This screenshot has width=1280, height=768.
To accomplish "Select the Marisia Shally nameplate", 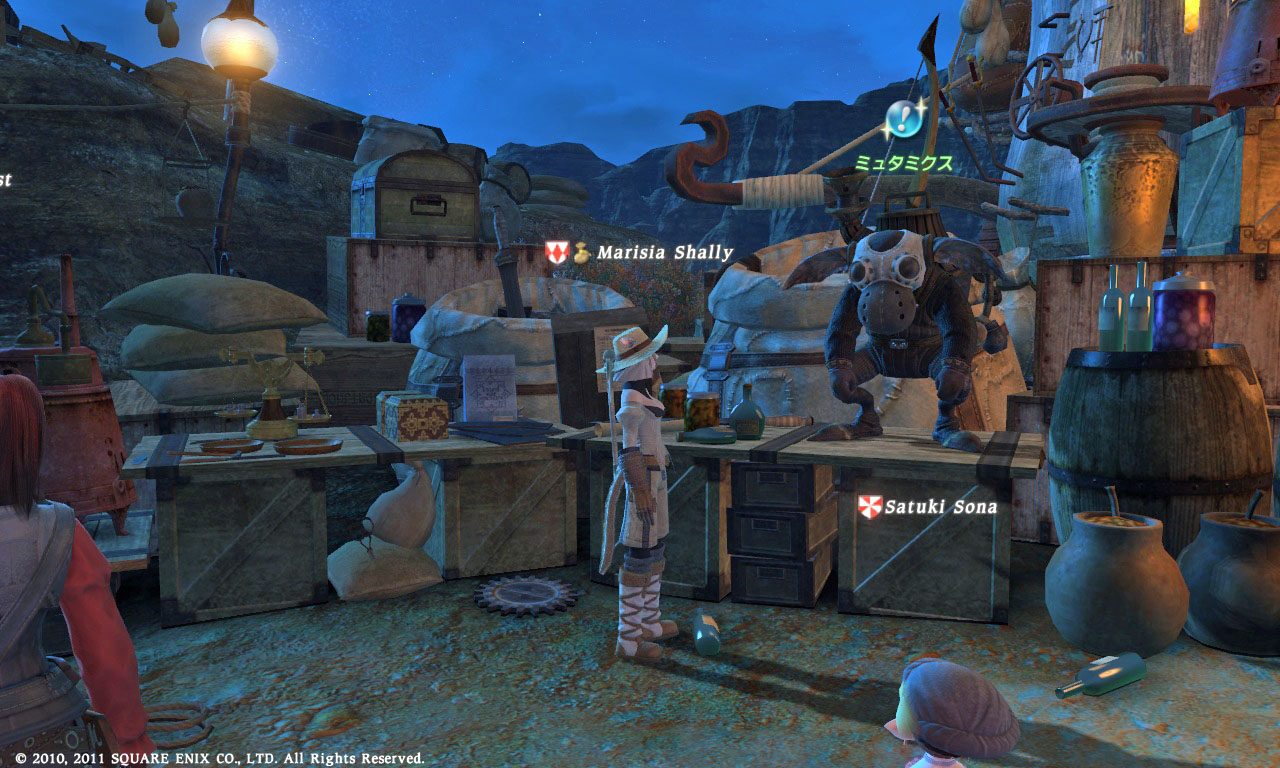I will pos(664,253).
